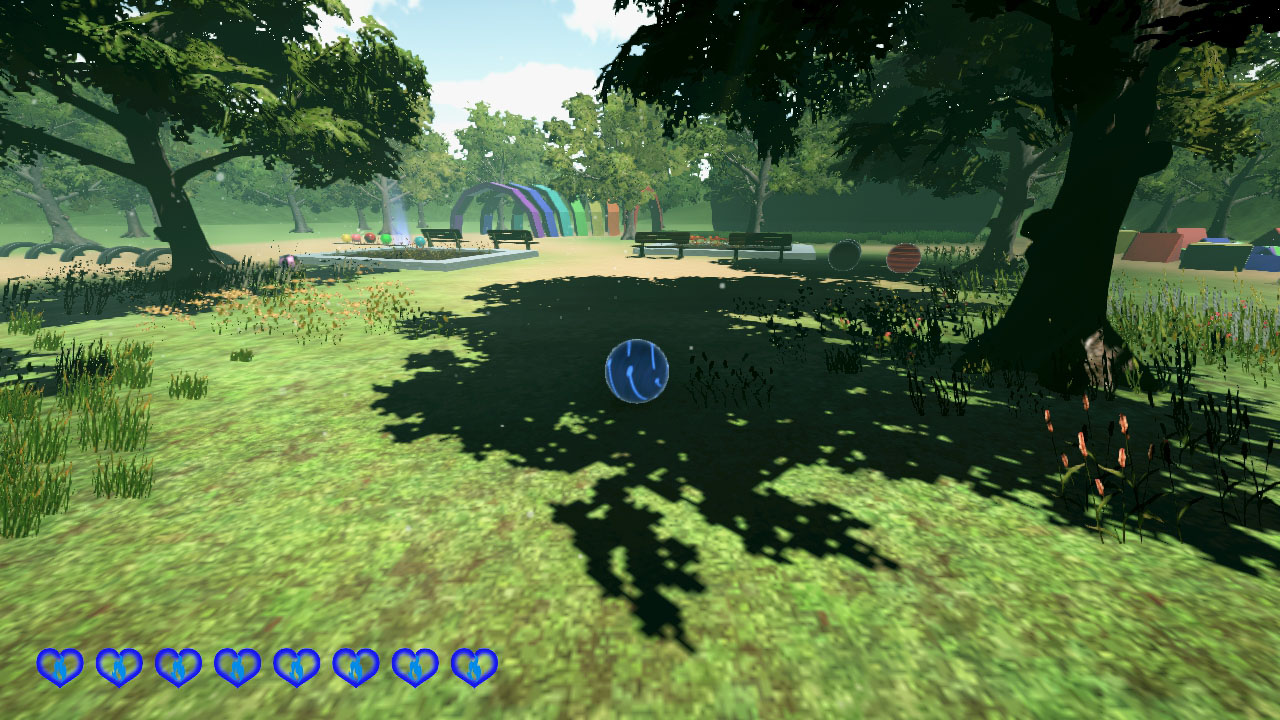
Task: Click the third blue heart icon
Action: [179, 665]
